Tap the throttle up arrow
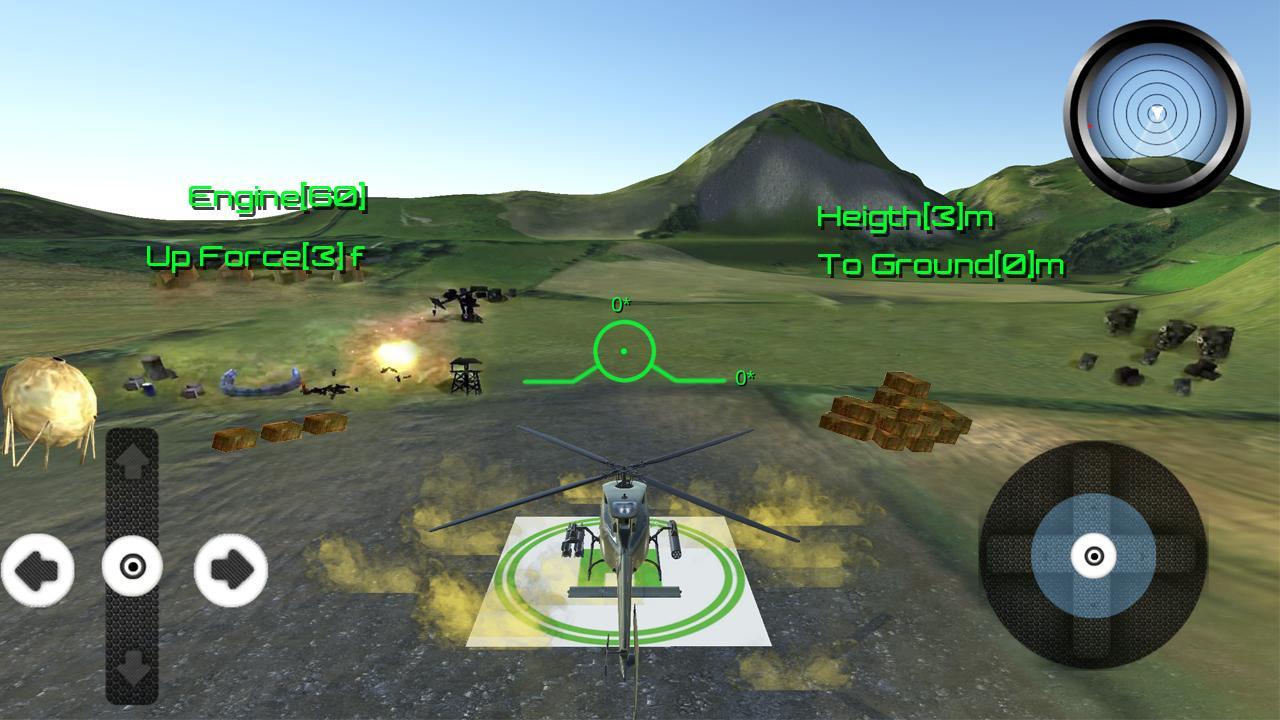Viewport: 1280px width, 720px height. [131, 461]
